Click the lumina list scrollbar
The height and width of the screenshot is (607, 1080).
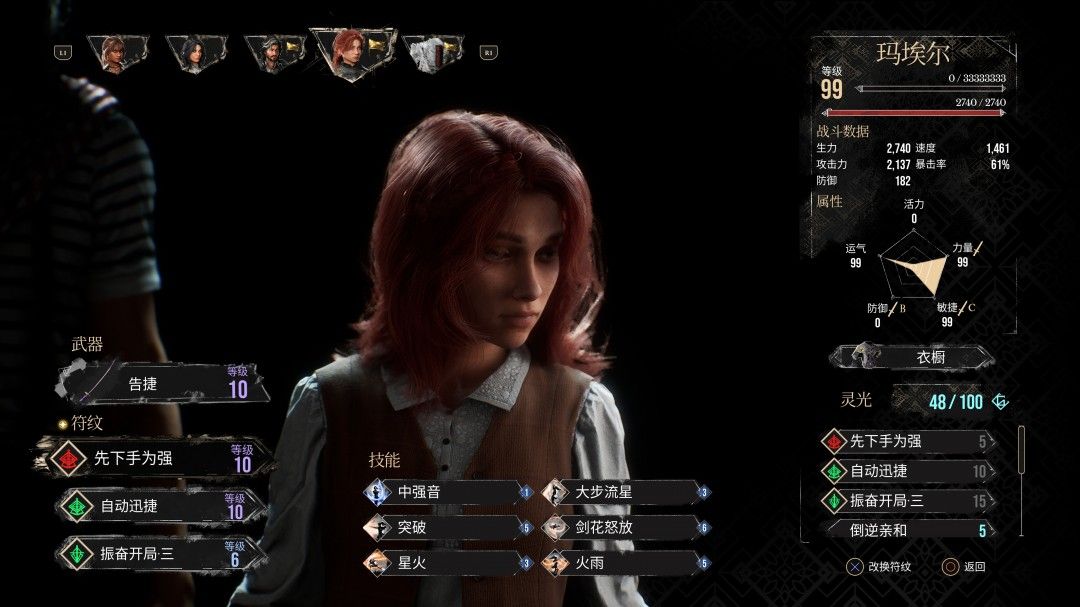1021,450
